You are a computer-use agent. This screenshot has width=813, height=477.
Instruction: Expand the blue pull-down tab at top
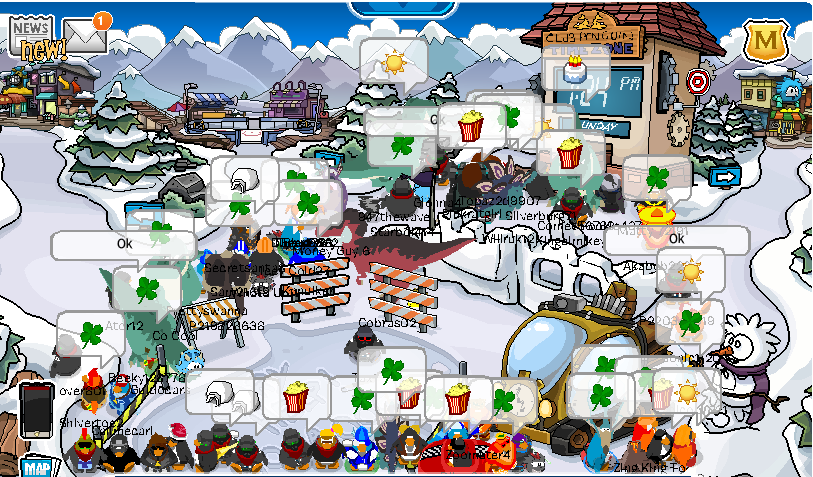(x=406, y=8)
